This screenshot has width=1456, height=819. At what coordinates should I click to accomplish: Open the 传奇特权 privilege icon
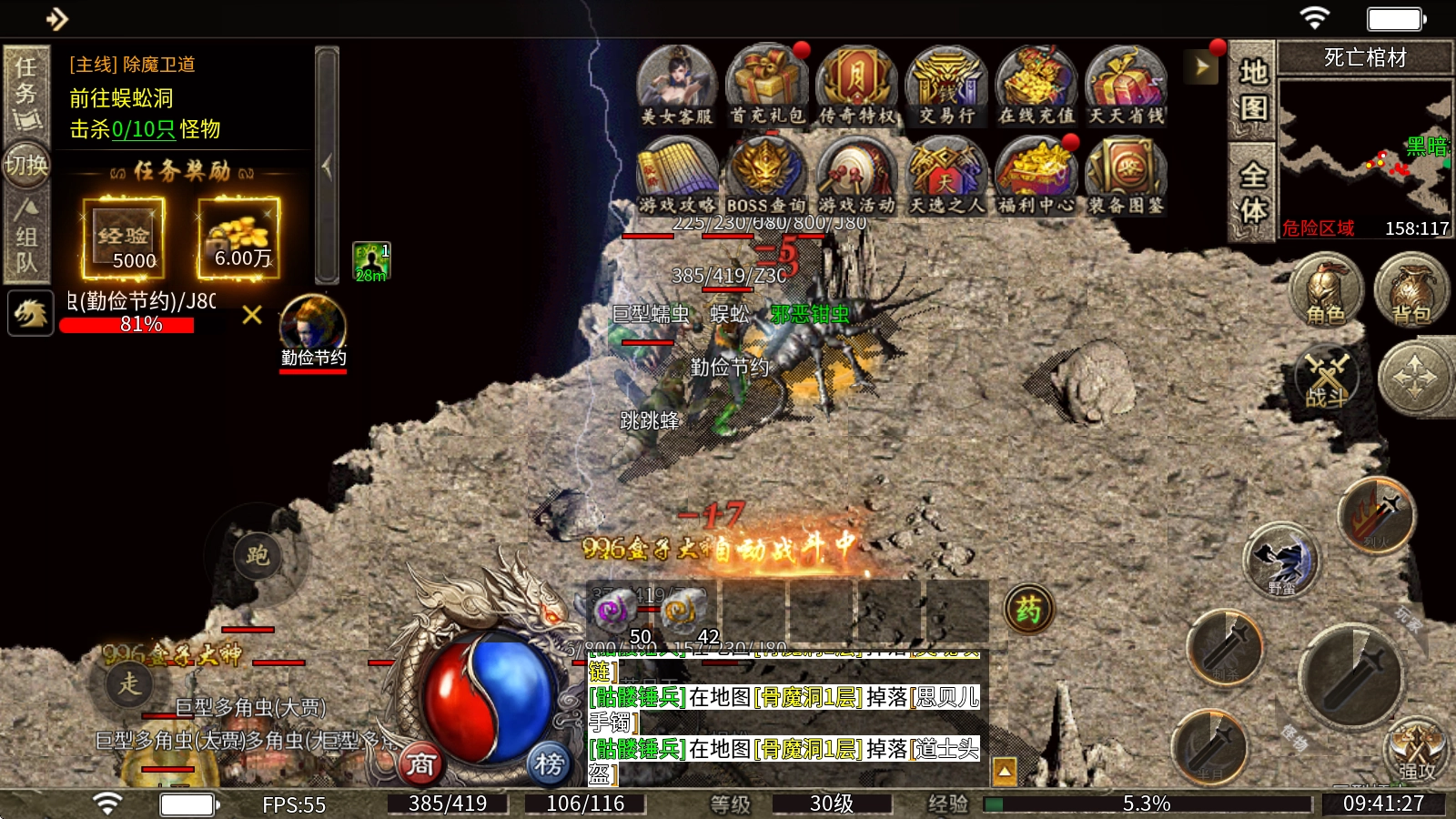coord(856,86)
